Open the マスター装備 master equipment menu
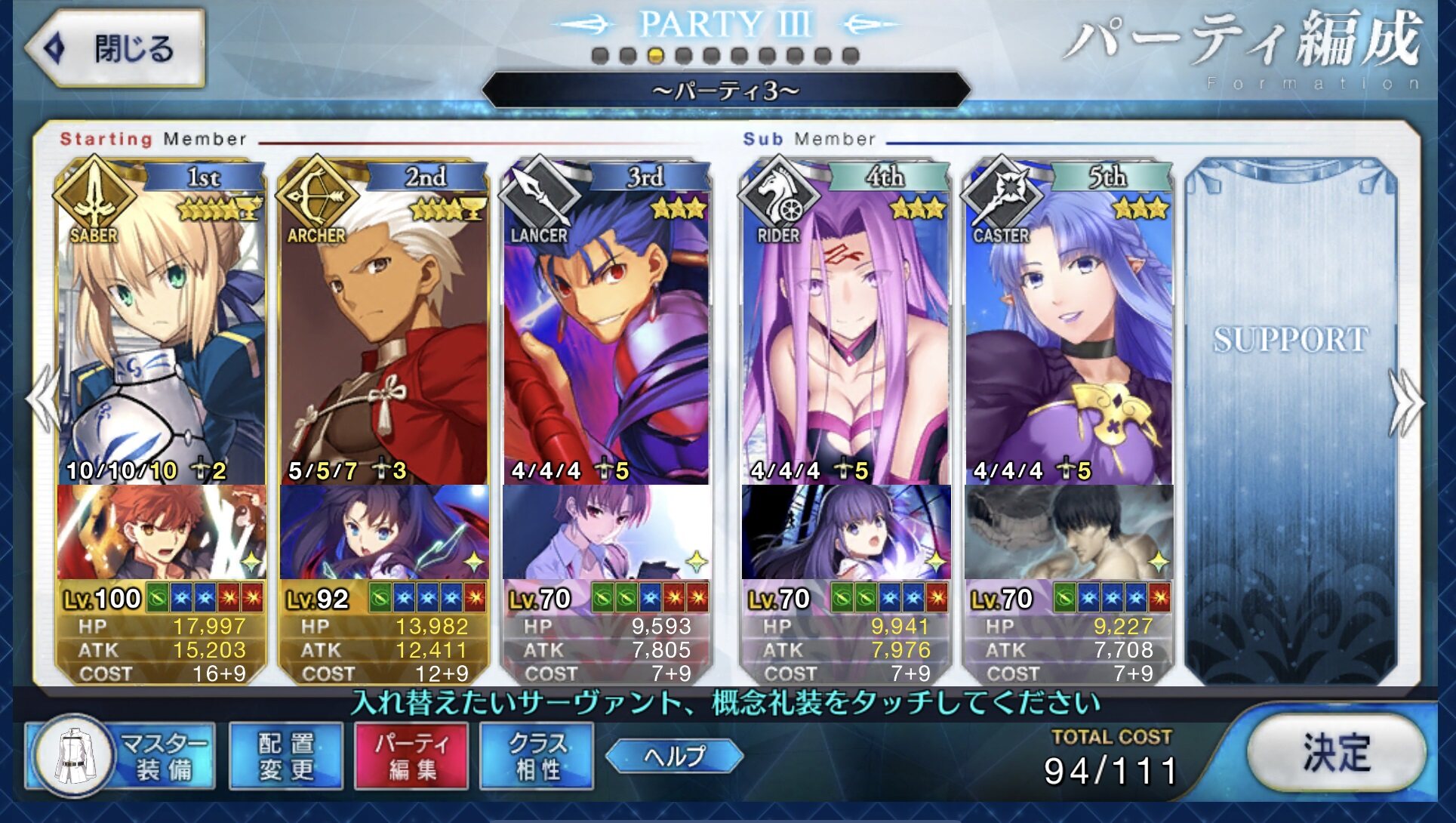The width and height of the screenshot is (1456, 823). click(121, 757)
